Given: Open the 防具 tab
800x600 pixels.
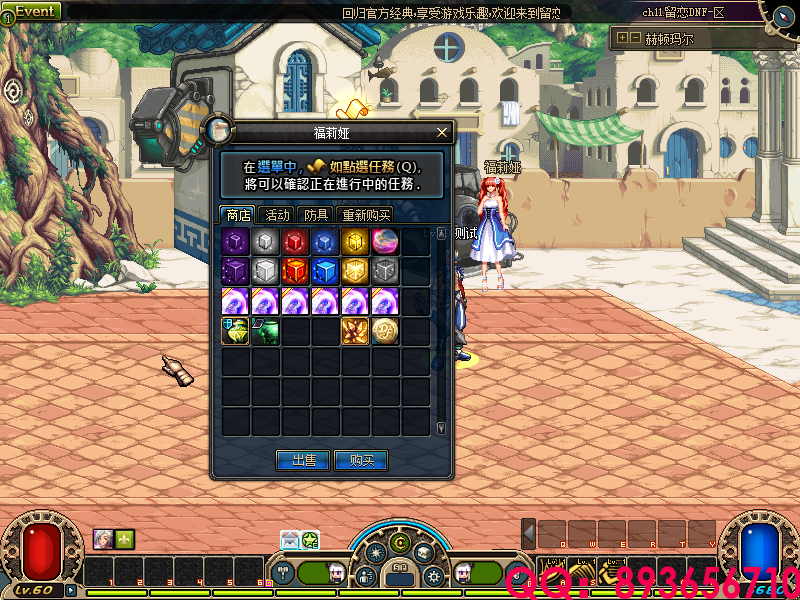Looking at the screenshot, I should [316, 215].
